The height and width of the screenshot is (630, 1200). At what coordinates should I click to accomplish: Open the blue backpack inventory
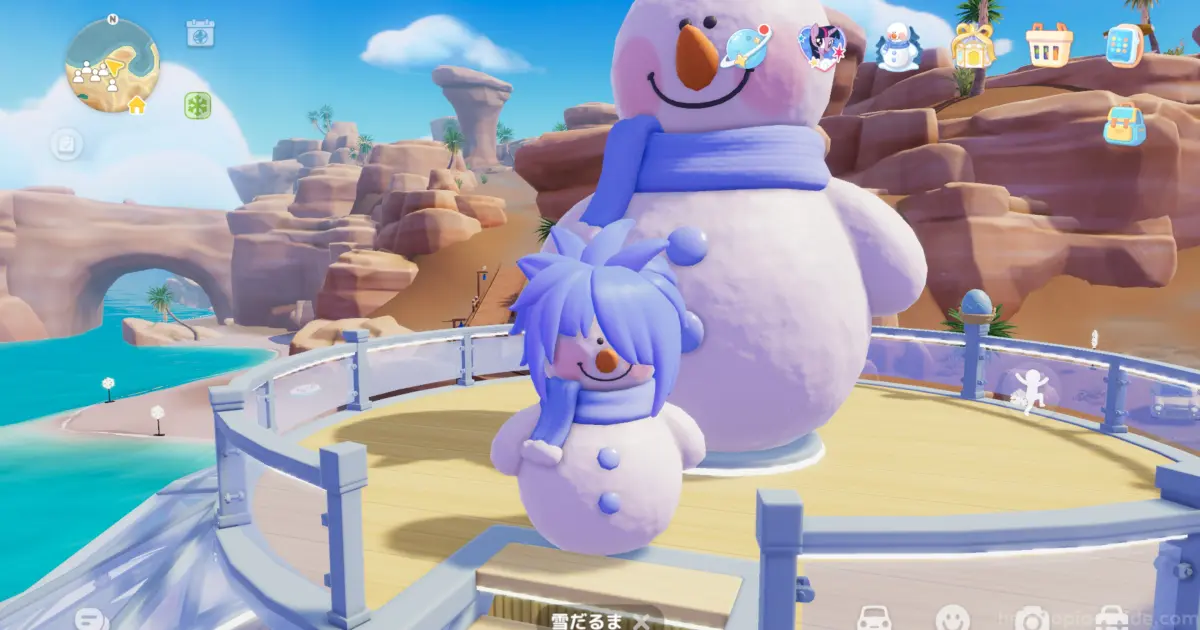(1125, 124)
